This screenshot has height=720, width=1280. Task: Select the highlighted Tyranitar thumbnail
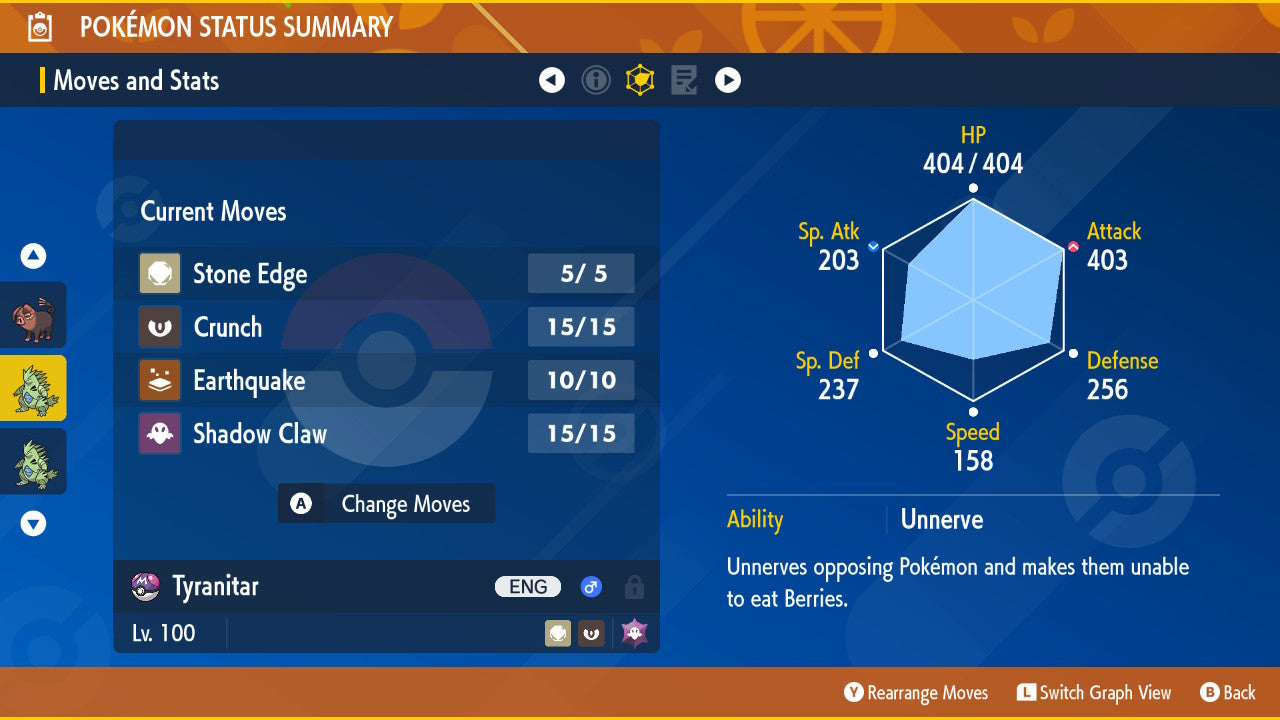click(34, 388)
